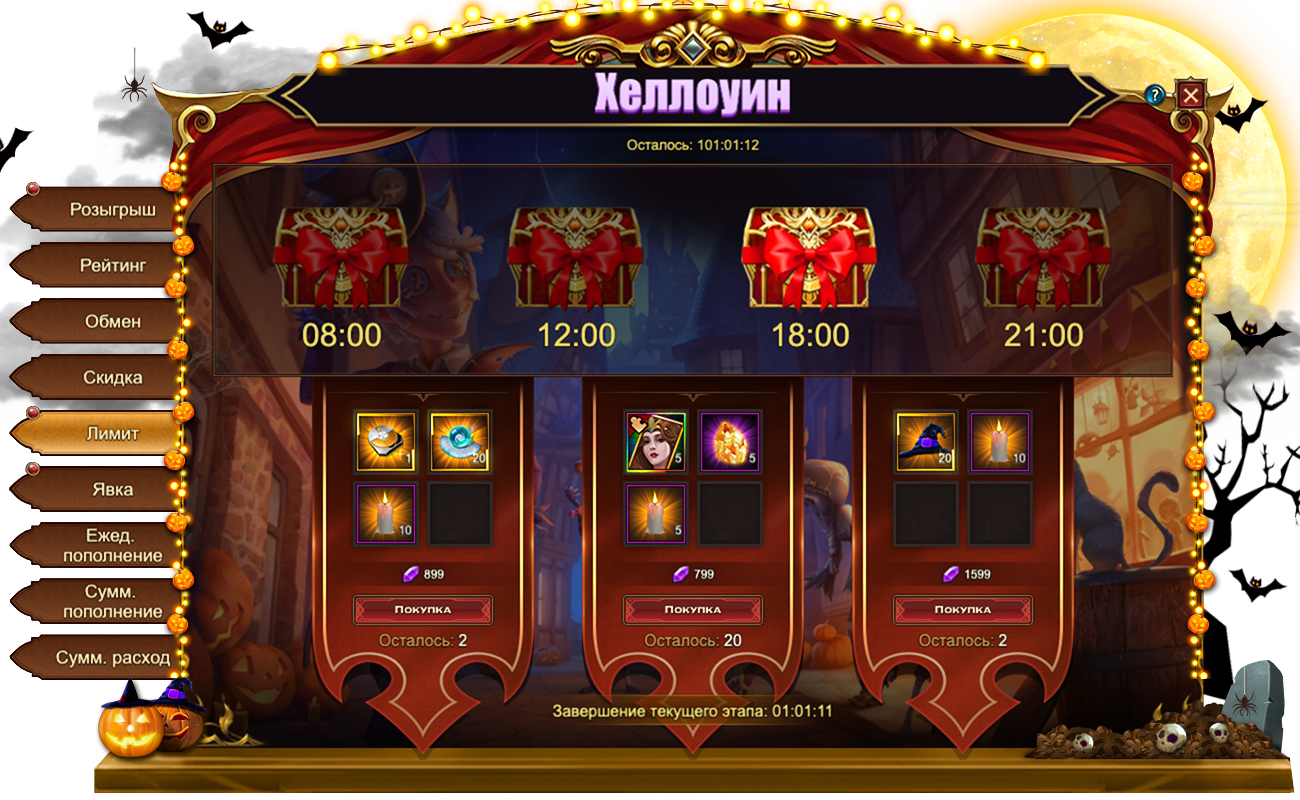Buy the 899 gem bundle with Покупка

pyautogui.click(x=423, y=609)
